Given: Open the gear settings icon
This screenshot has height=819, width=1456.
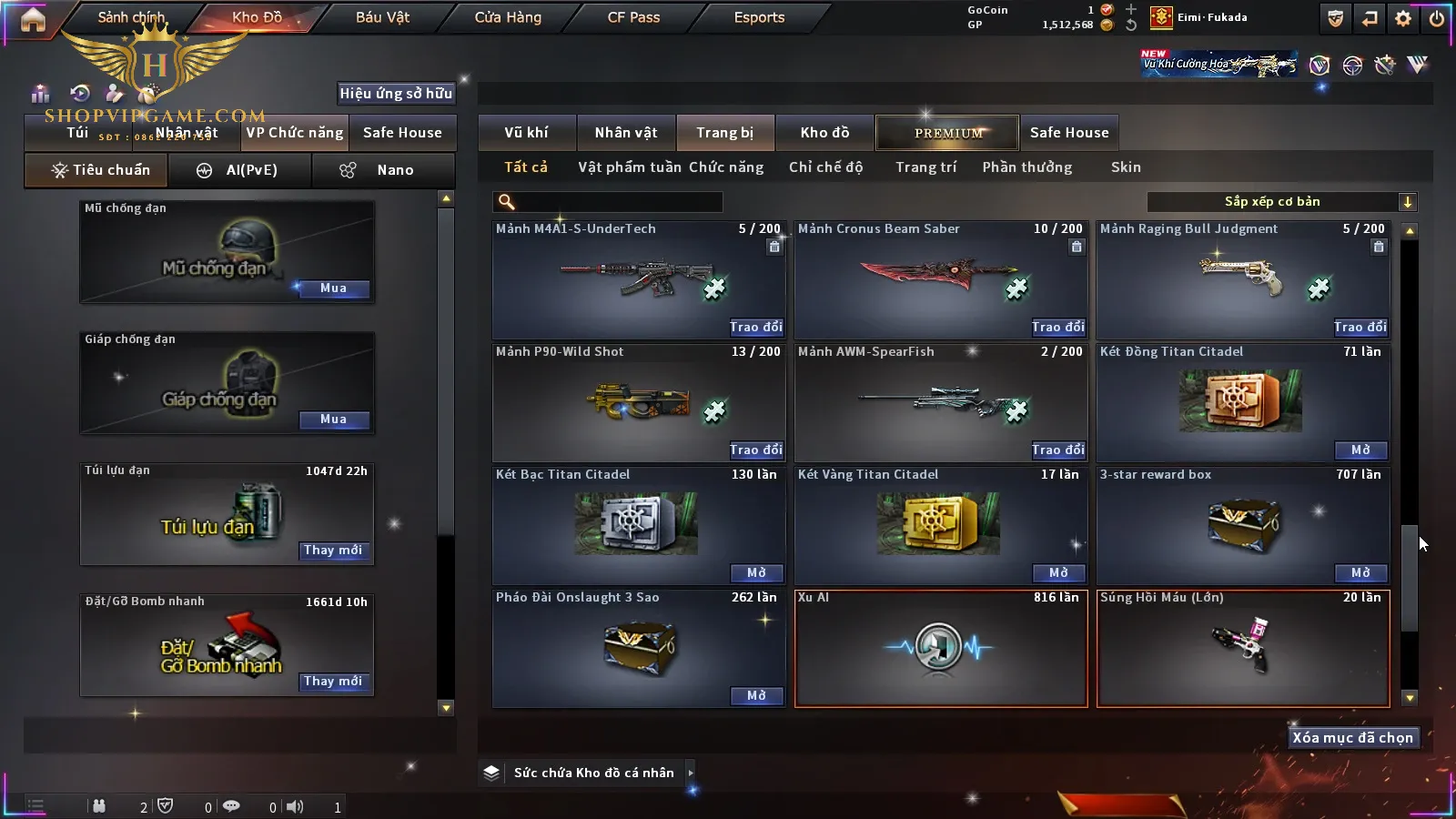Looking at the screenshot, I should point(1403,18).
